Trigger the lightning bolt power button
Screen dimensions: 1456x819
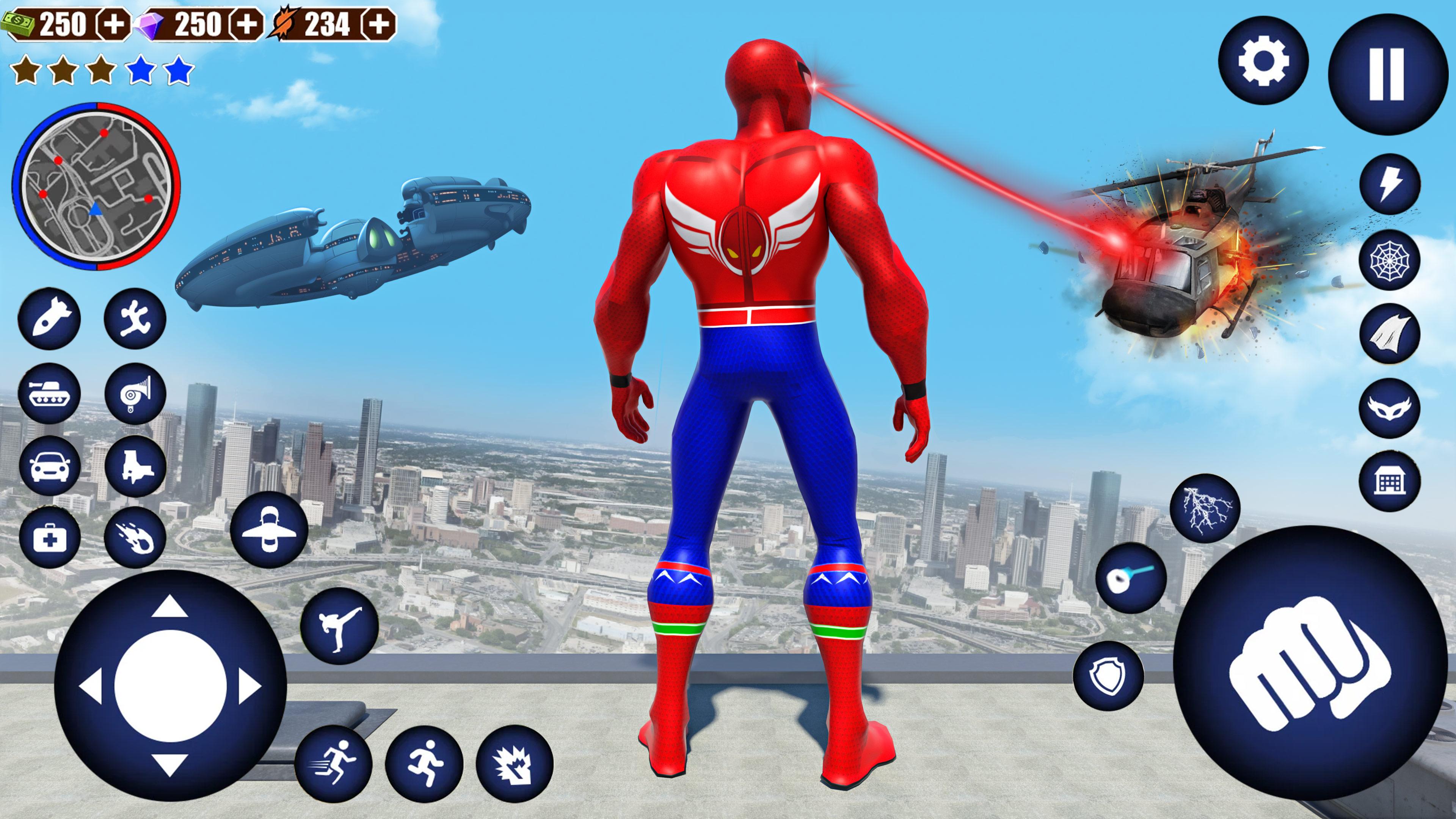pos(1389,184)
